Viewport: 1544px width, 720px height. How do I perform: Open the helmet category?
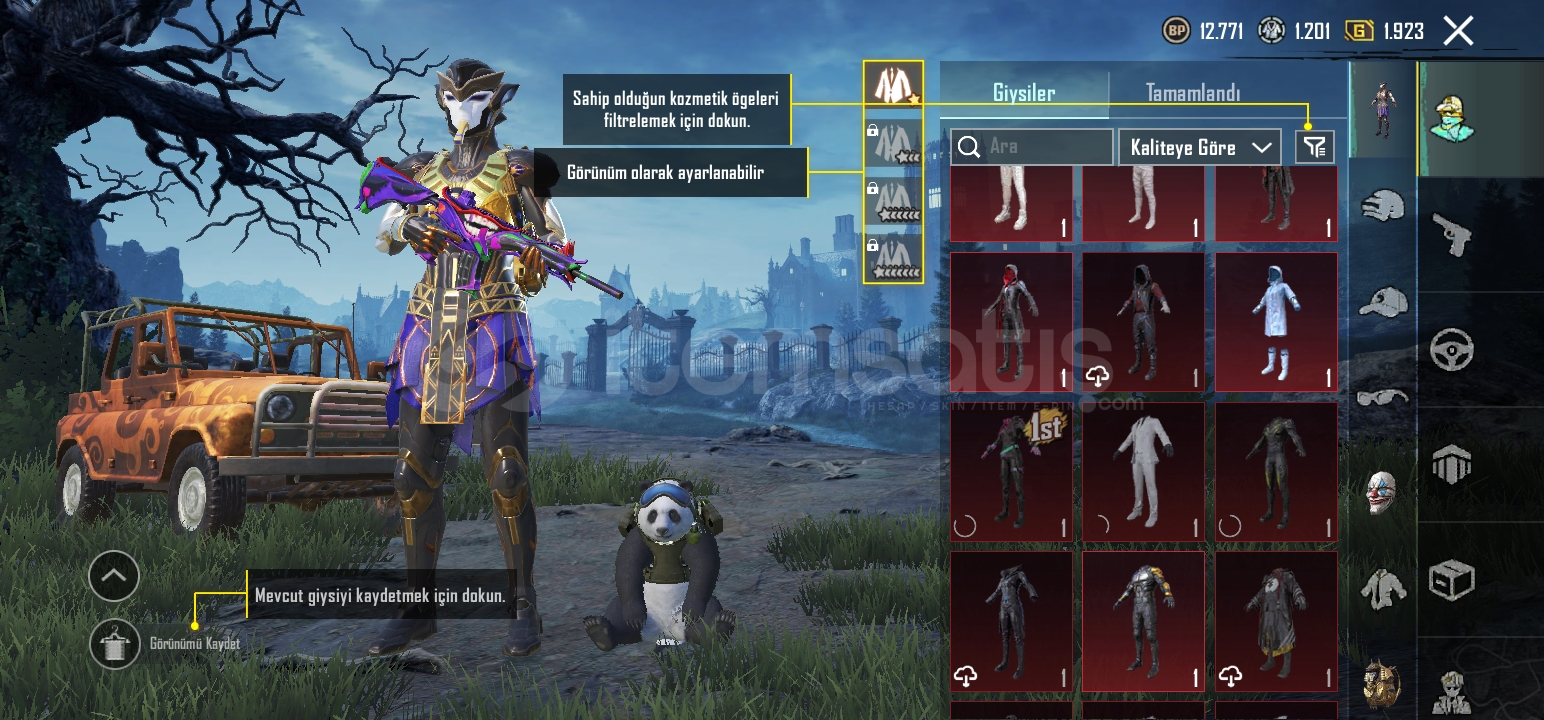click(x=1383, y=206)
